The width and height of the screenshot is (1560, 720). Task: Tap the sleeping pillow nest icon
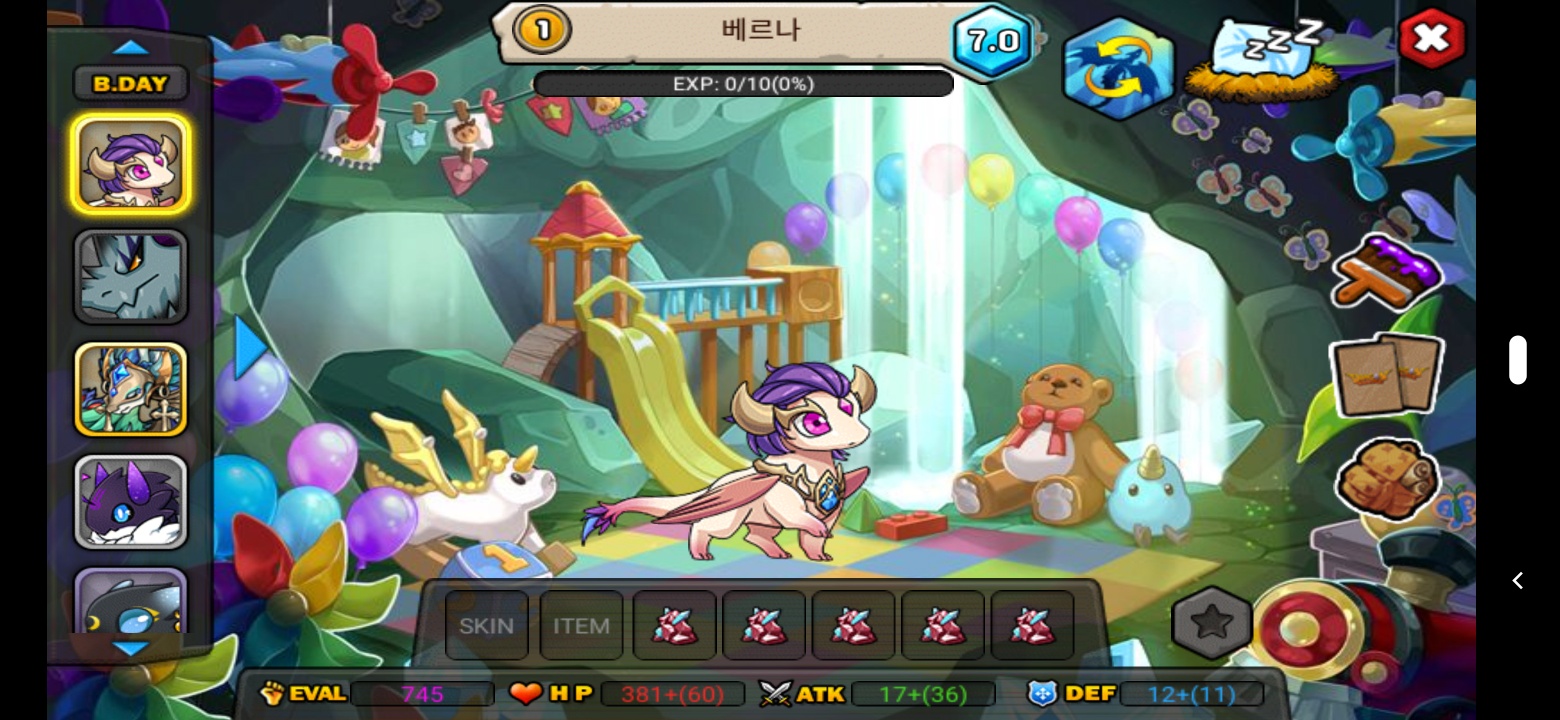1261,58
